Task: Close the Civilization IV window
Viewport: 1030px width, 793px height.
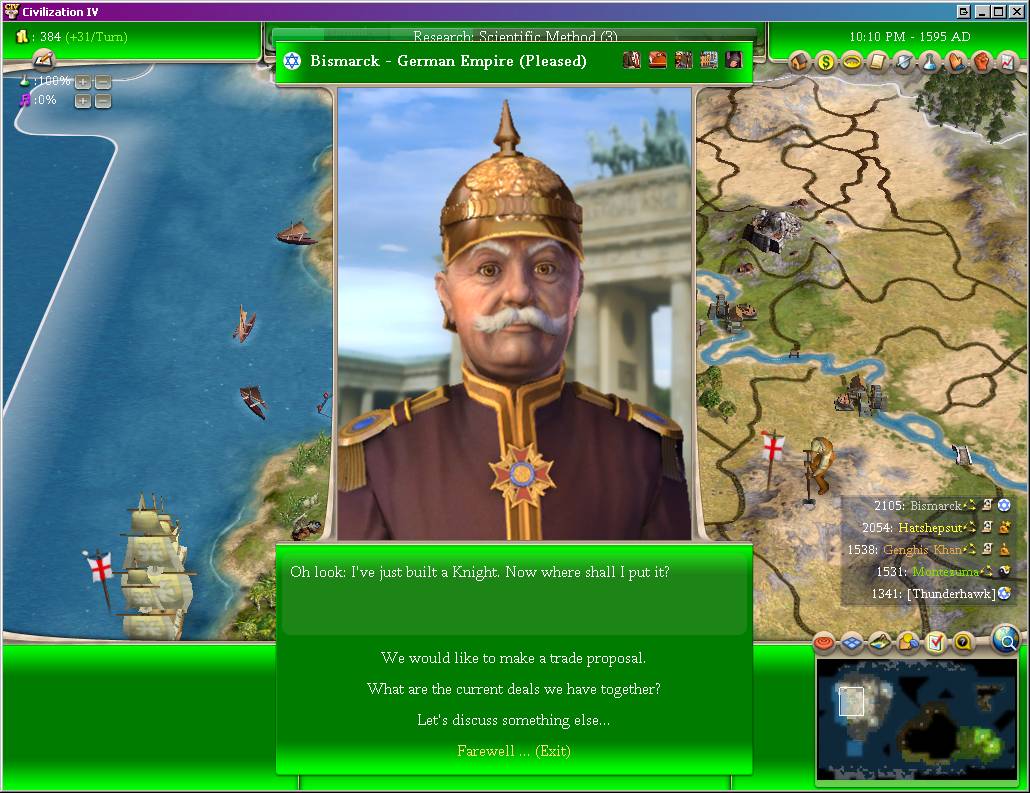Action: 1016,12
